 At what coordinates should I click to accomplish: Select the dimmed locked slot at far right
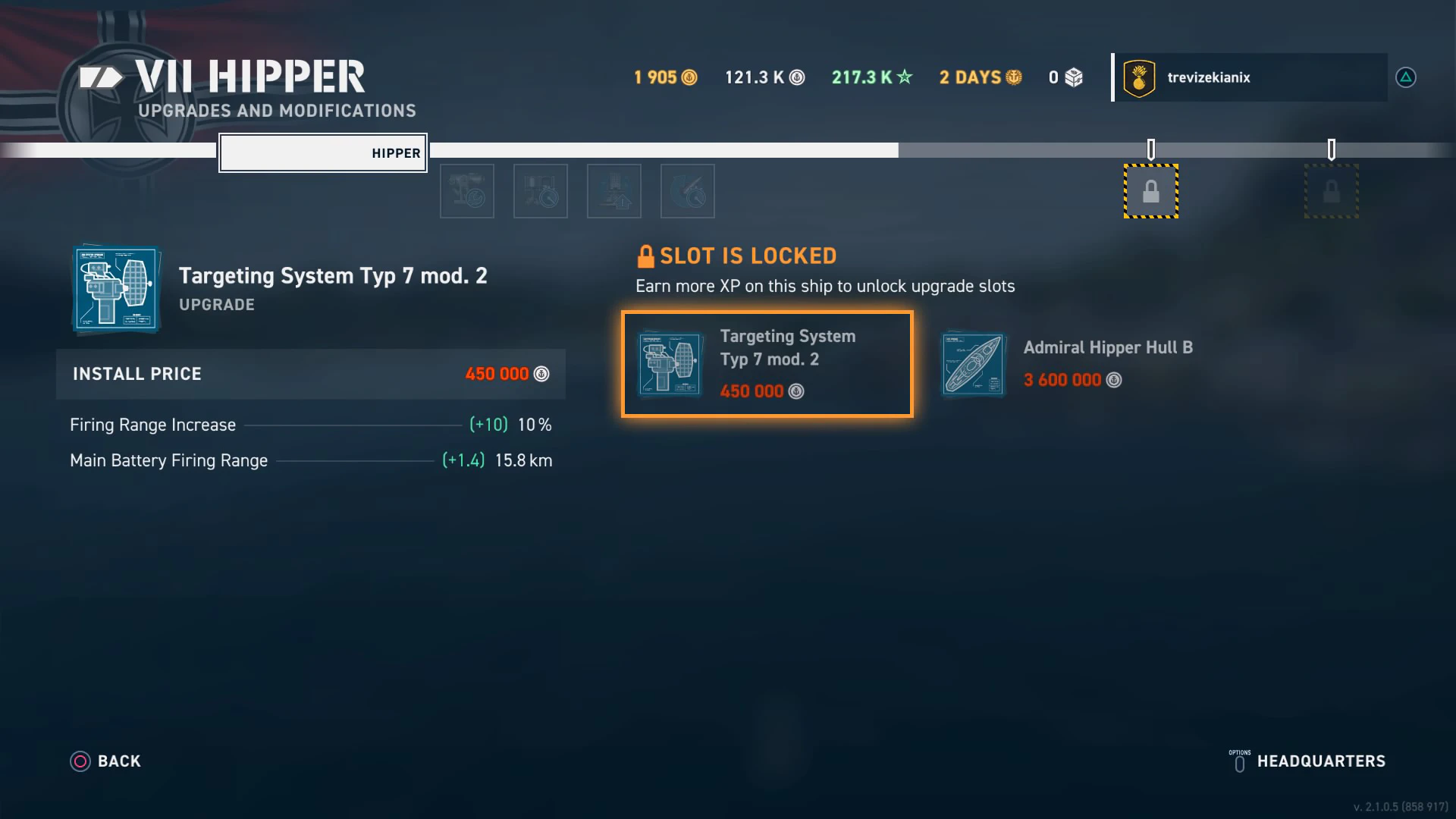(x=1331, y=191)
